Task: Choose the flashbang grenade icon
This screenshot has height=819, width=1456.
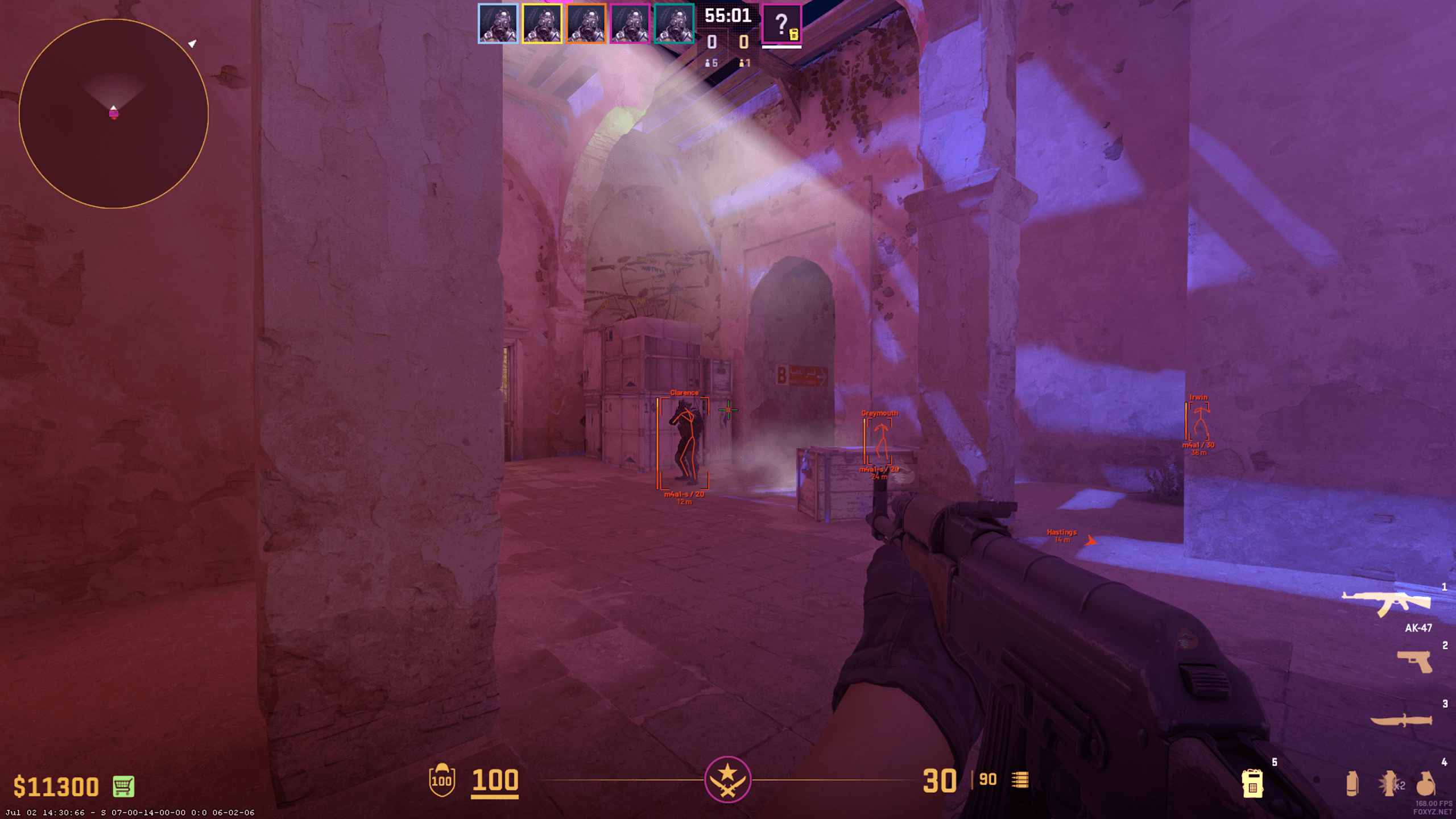Action: [1388, 783]
